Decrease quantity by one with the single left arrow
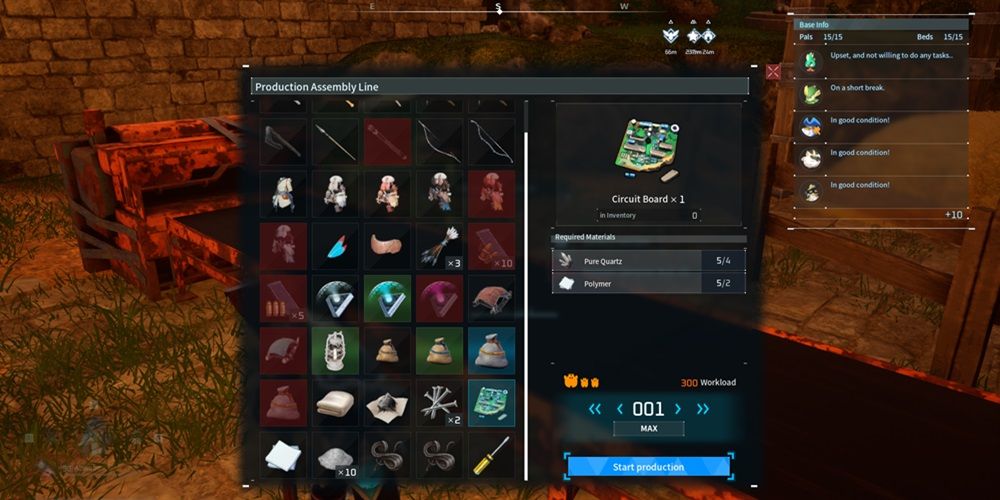 click(619, 408)
